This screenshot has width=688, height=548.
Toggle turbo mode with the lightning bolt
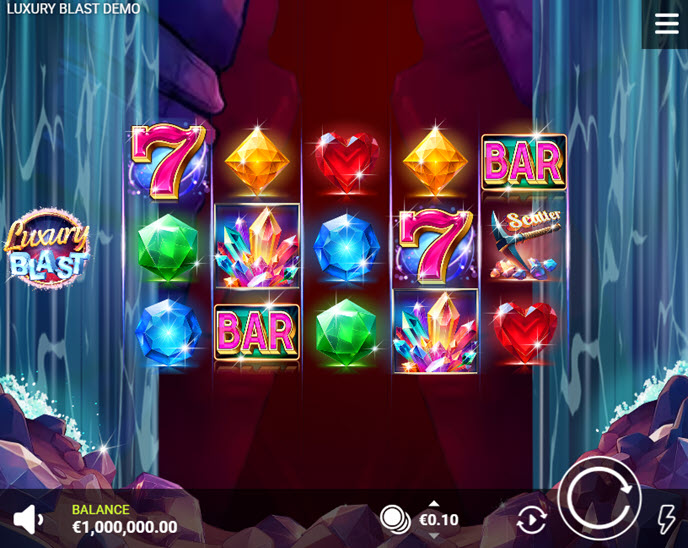tap(666, 519)
